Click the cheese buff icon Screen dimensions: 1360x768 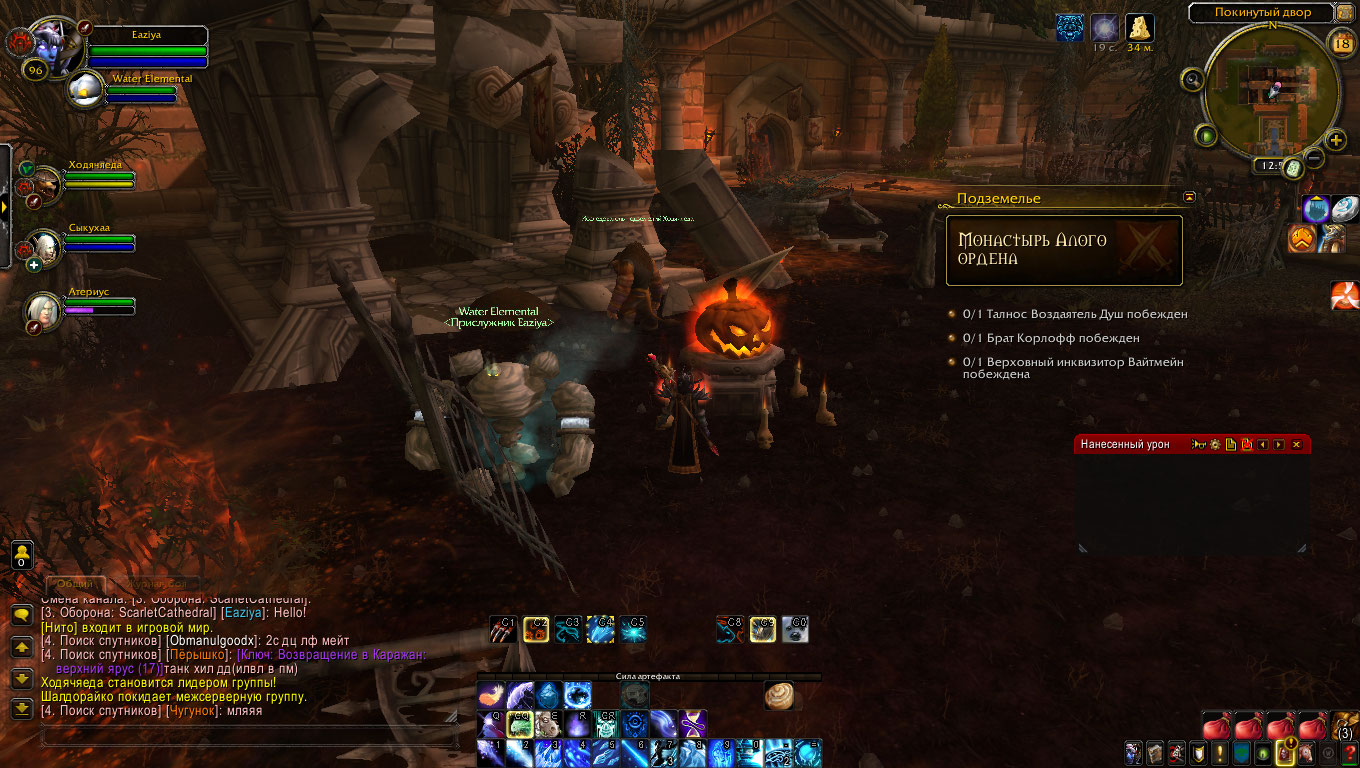click(x=1139, y=27)
